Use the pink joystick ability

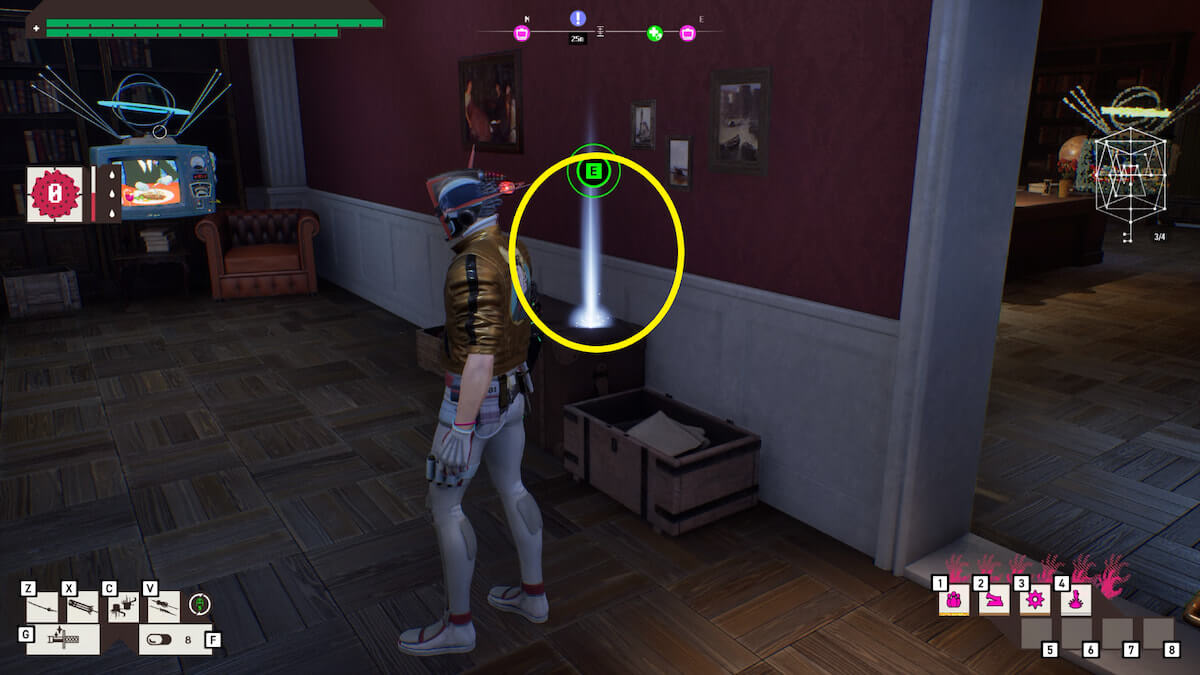1075,601
